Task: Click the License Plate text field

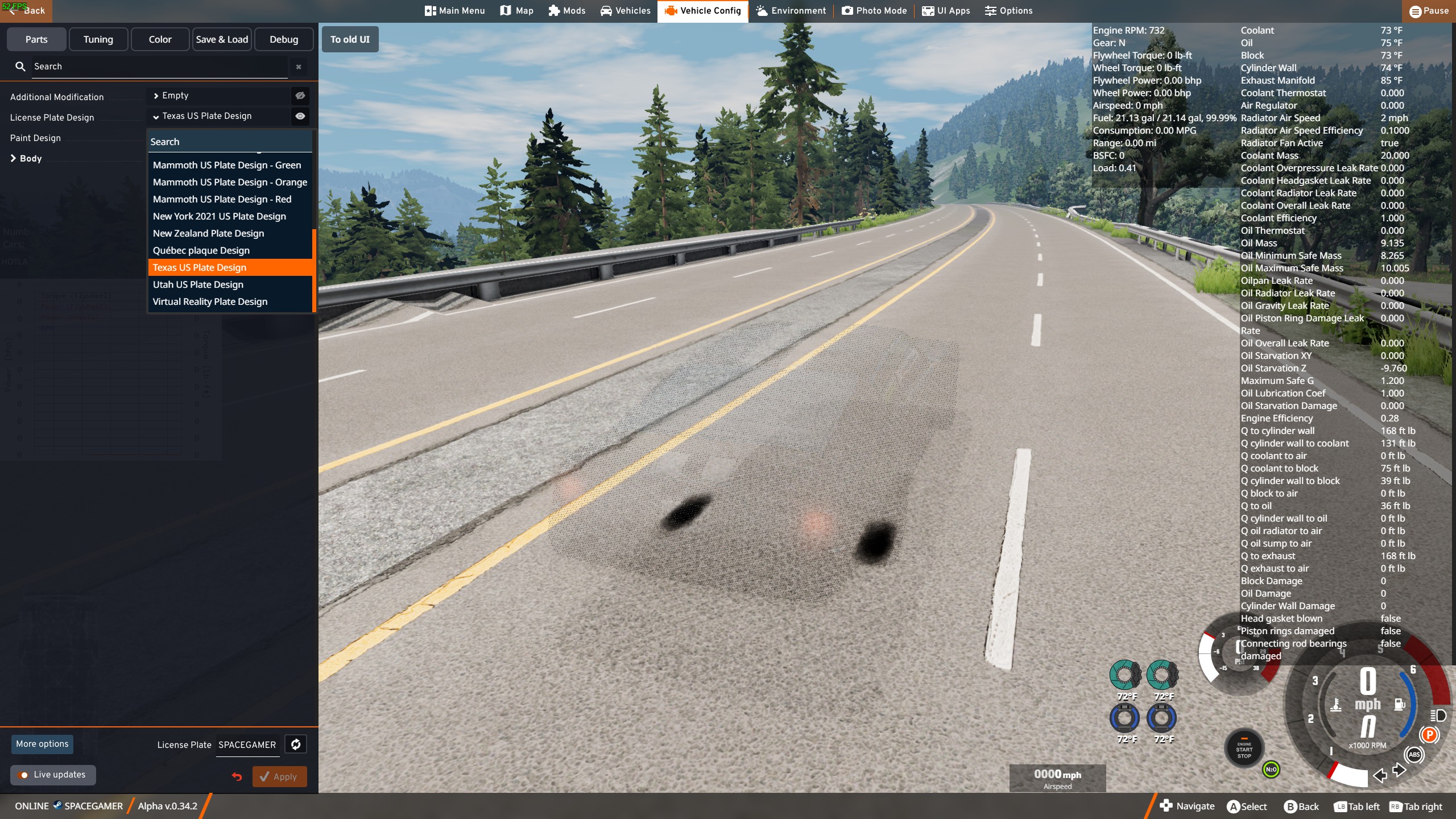Action: point(247,744)
